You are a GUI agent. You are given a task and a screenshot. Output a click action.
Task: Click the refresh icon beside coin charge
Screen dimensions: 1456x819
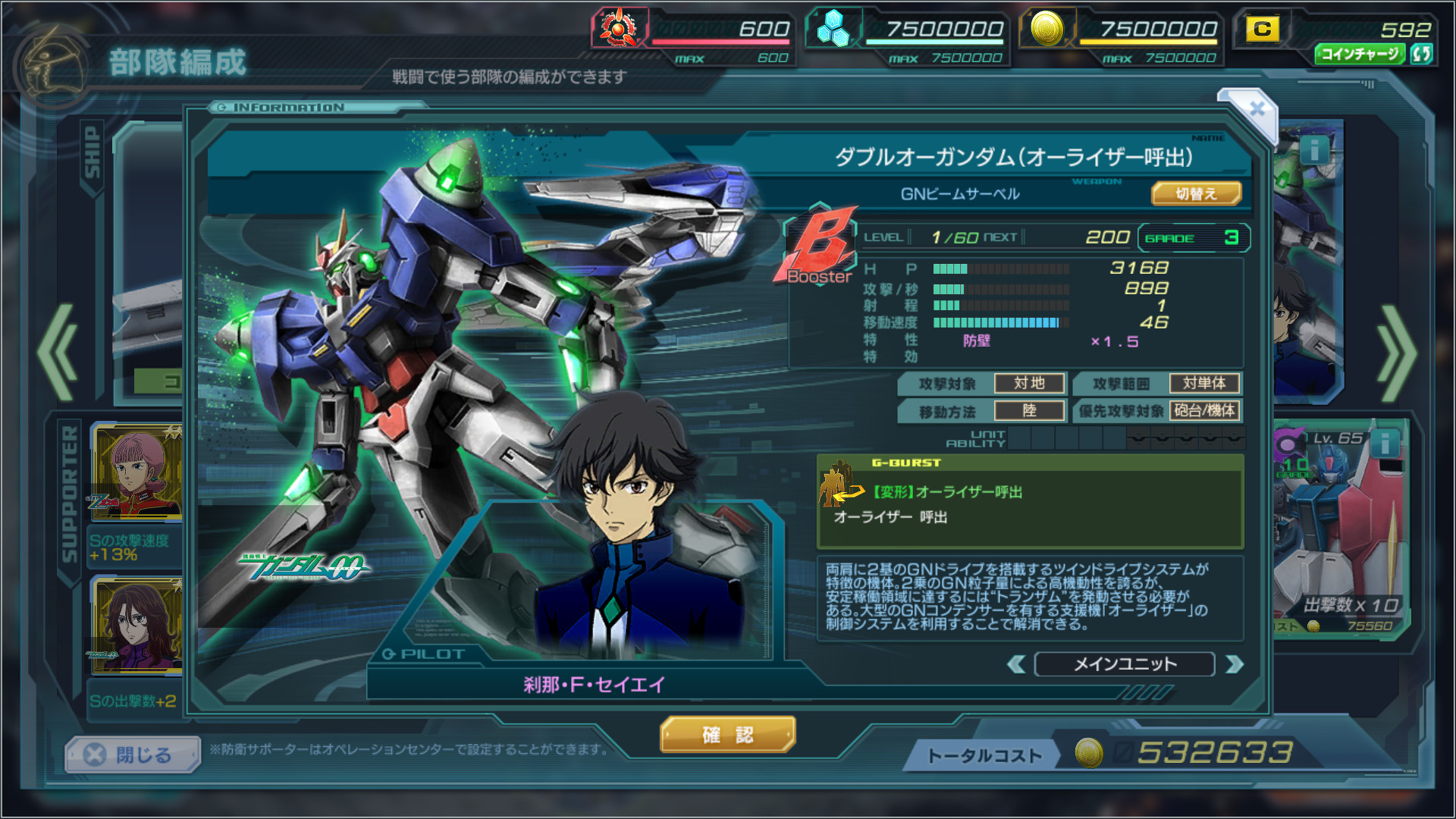point(1422,54)
